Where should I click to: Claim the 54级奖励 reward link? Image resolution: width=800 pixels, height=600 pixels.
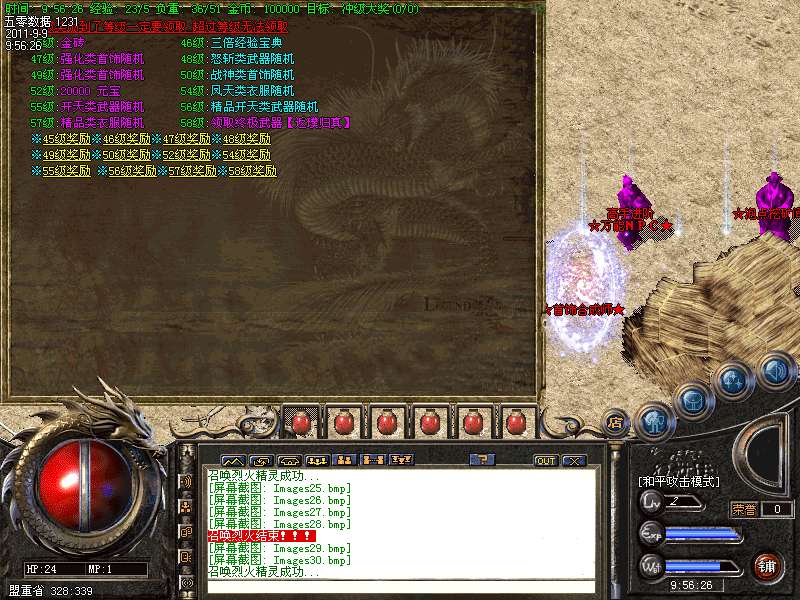pos(246,155)
